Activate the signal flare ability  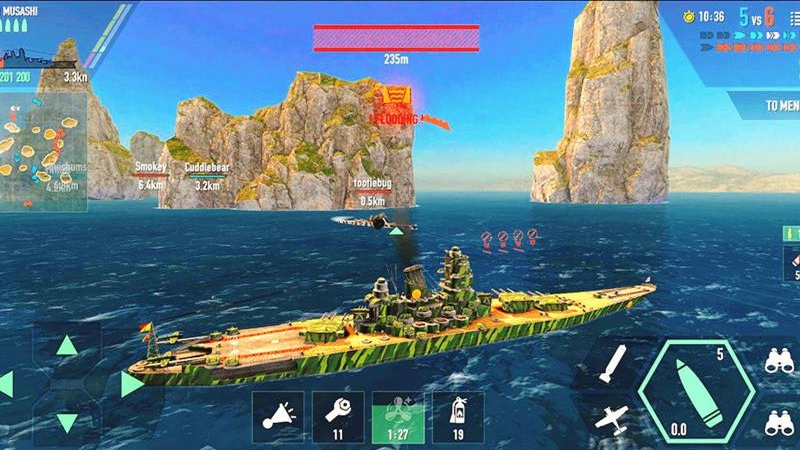[277, 416]
